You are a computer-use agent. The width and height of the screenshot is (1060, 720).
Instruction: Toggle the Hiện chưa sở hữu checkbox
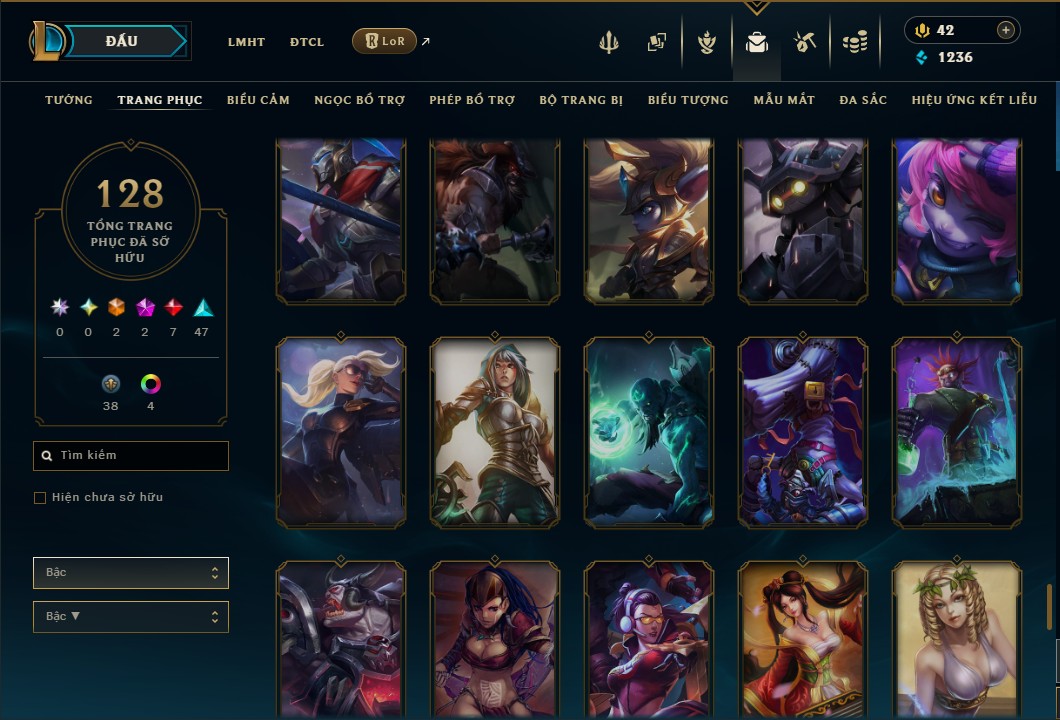click(x=40, y=498)
